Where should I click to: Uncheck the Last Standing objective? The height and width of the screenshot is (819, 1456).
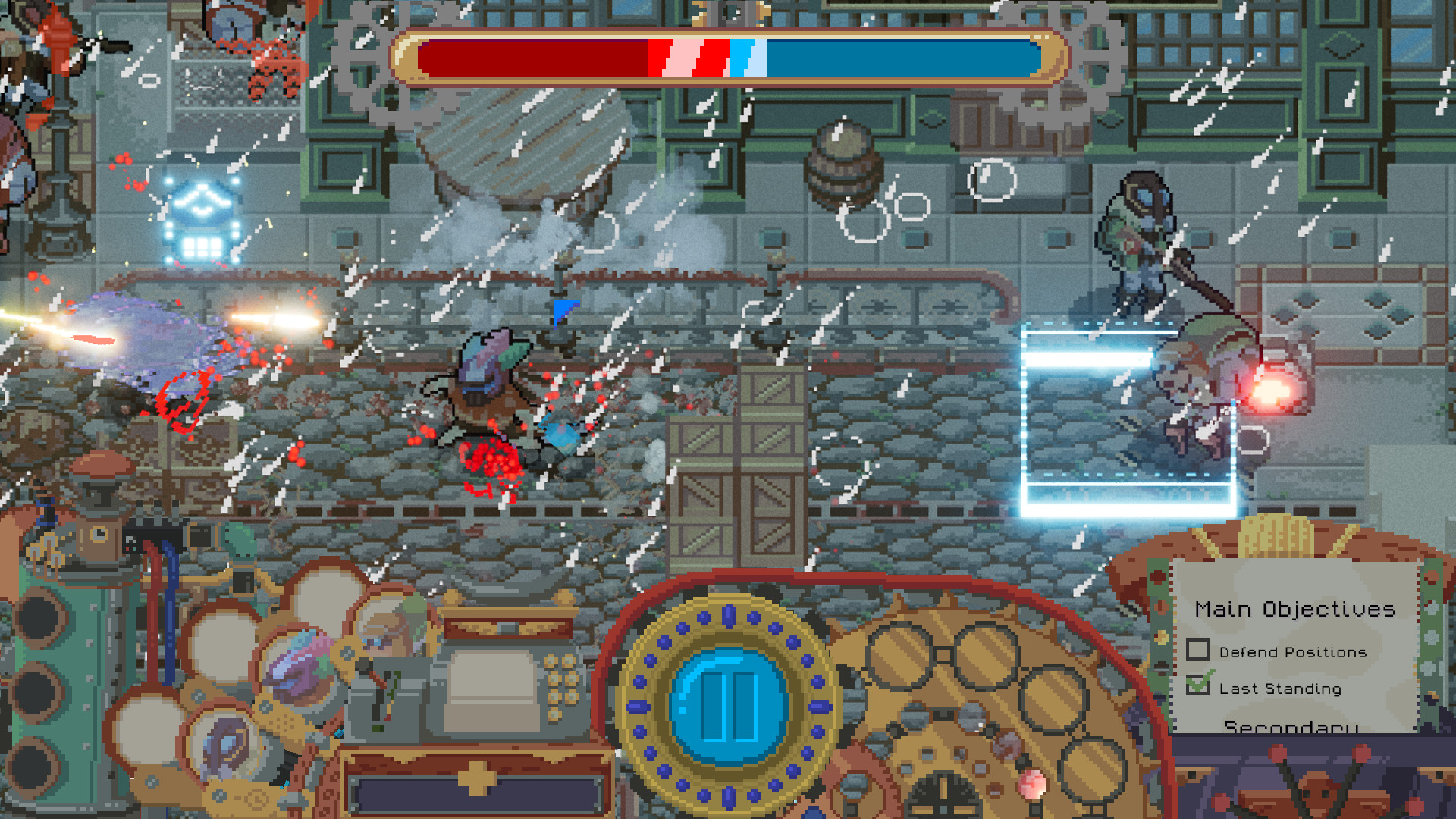1197,686
